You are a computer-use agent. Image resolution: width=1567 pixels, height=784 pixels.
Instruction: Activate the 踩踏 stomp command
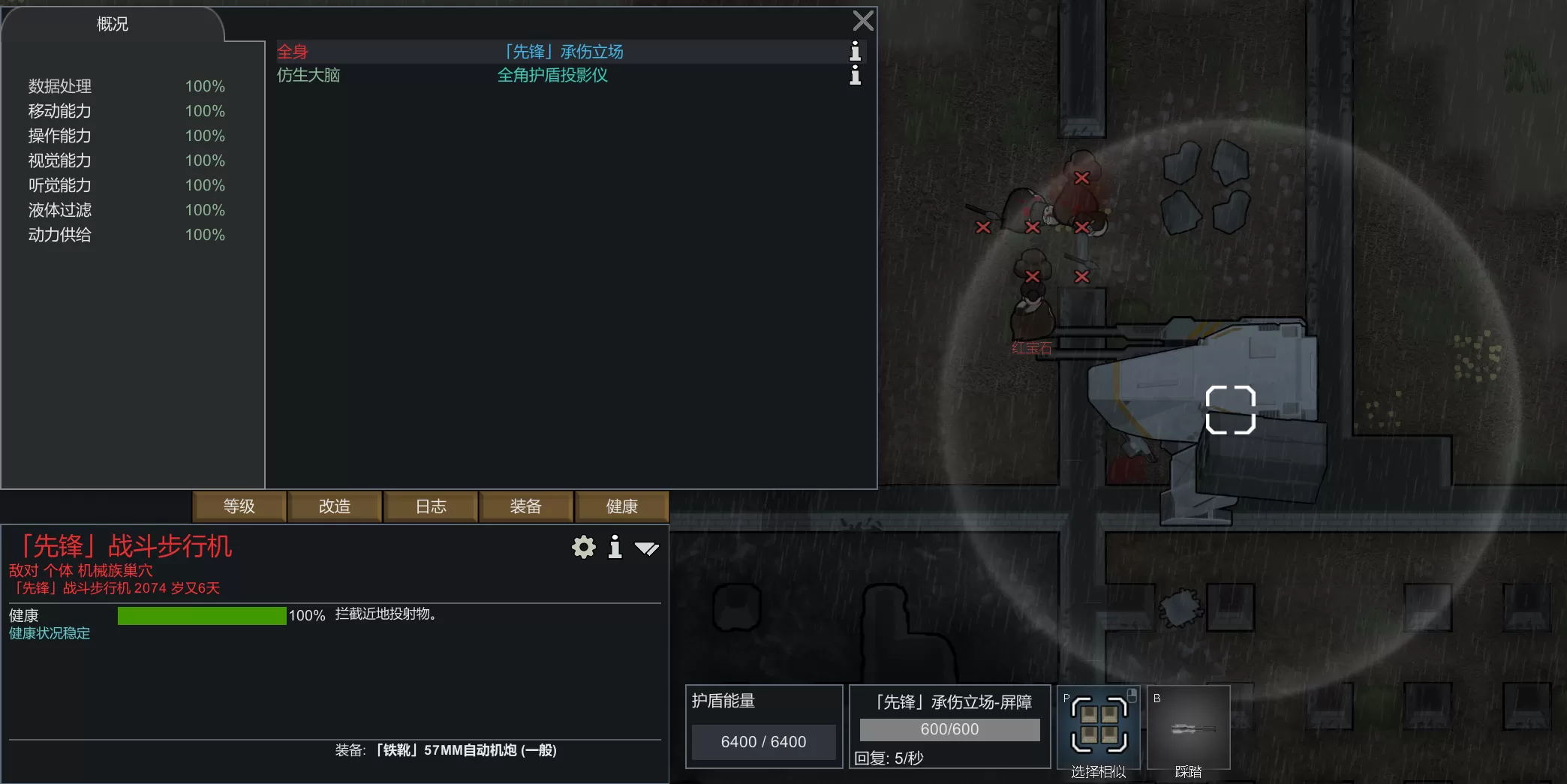click(1188, 727)
